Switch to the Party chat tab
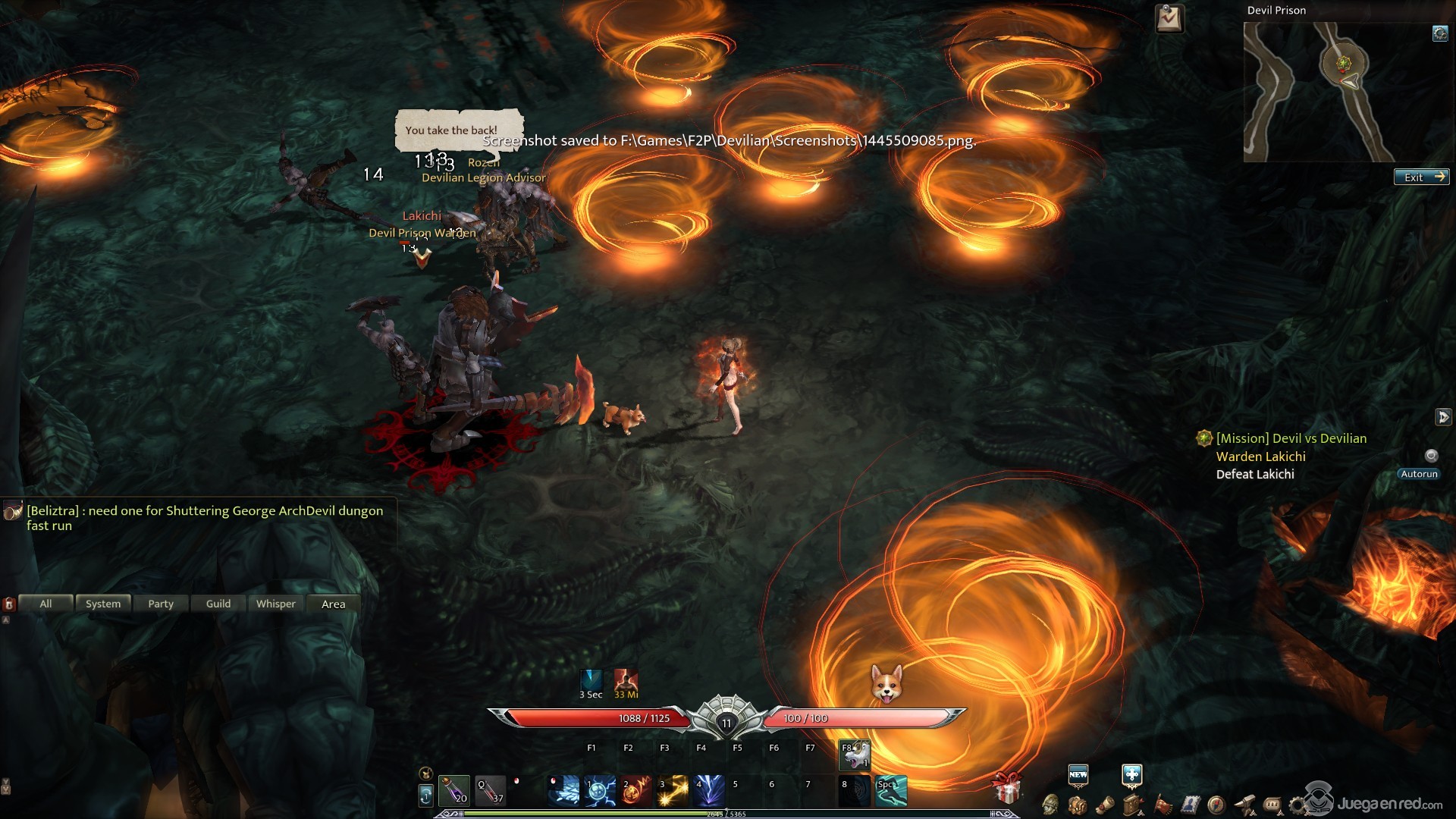The height and width of the screenshot is (819, 1456). point(161,604)
